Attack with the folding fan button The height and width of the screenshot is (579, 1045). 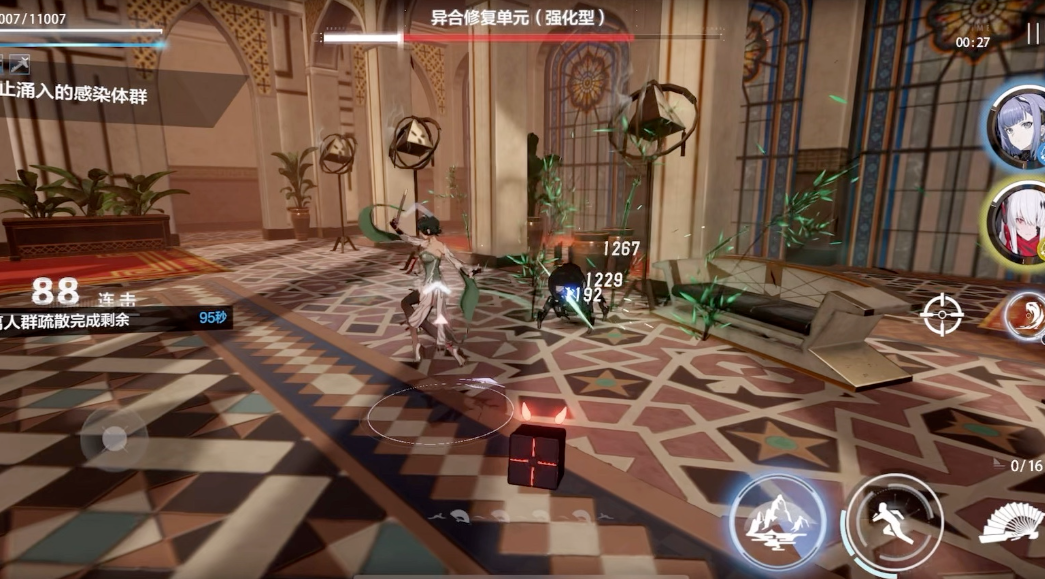[x=1011, y=523]
